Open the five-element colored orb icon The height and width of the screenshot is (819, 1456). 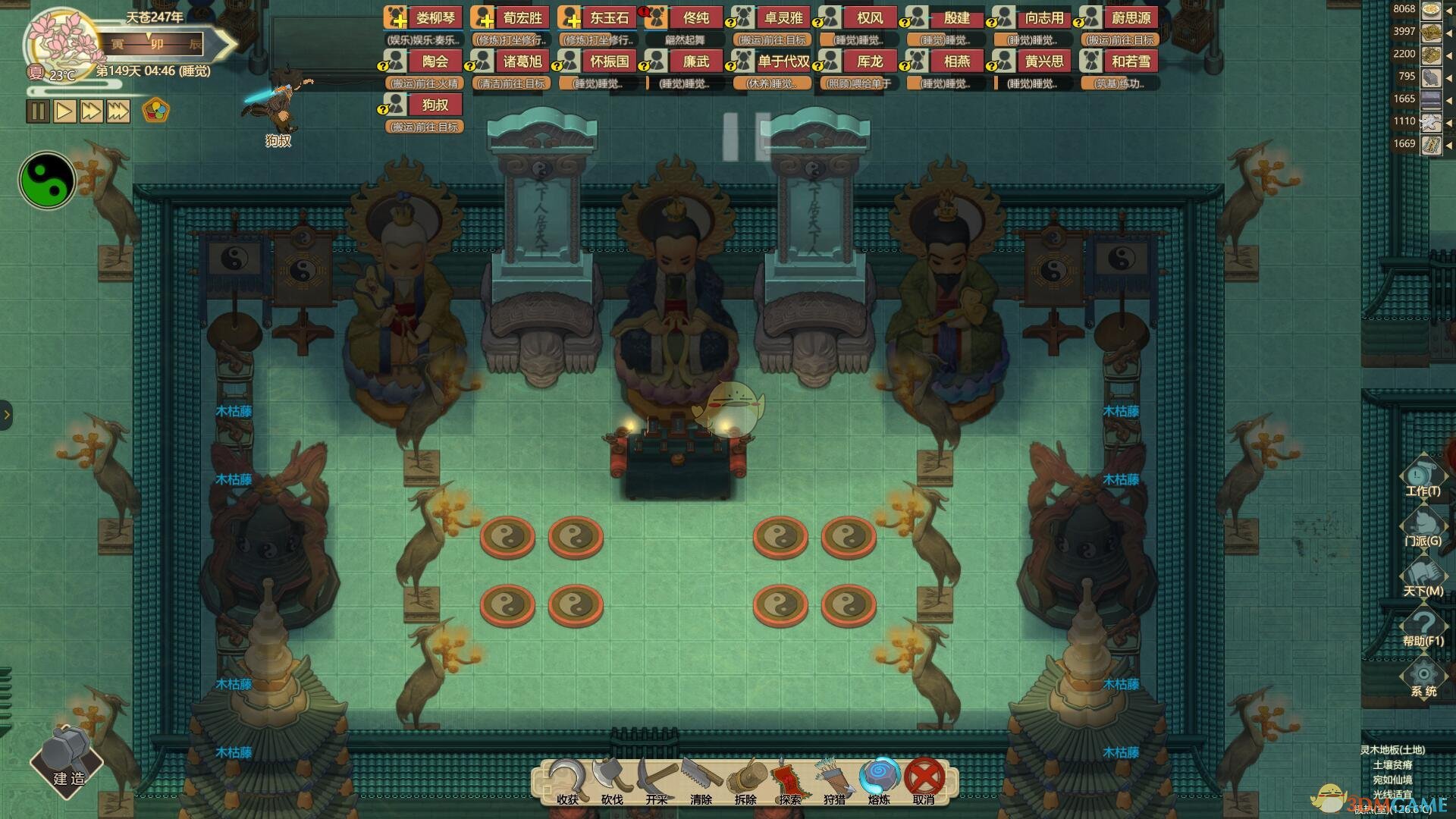coord(155,111)
